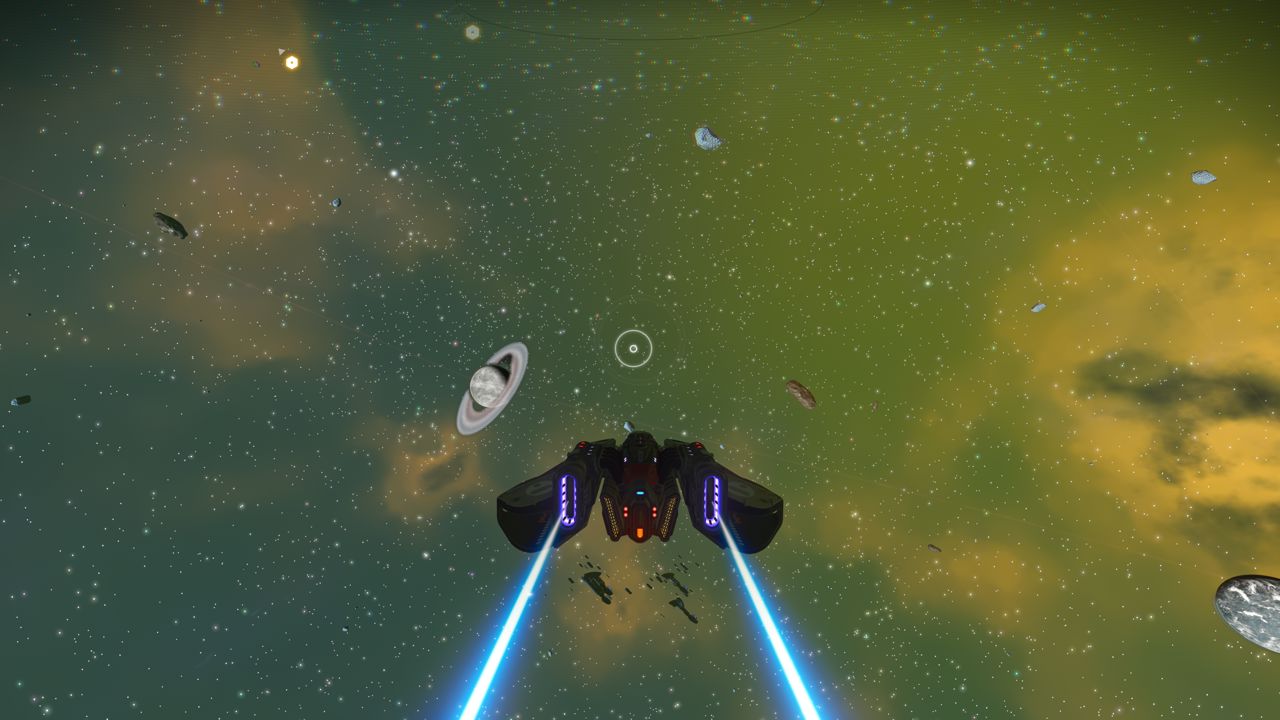The height and width of the screenshot is (720, 1280).
Task: Target the dim hexagon waypoint marker
Action: pos(472,32)
